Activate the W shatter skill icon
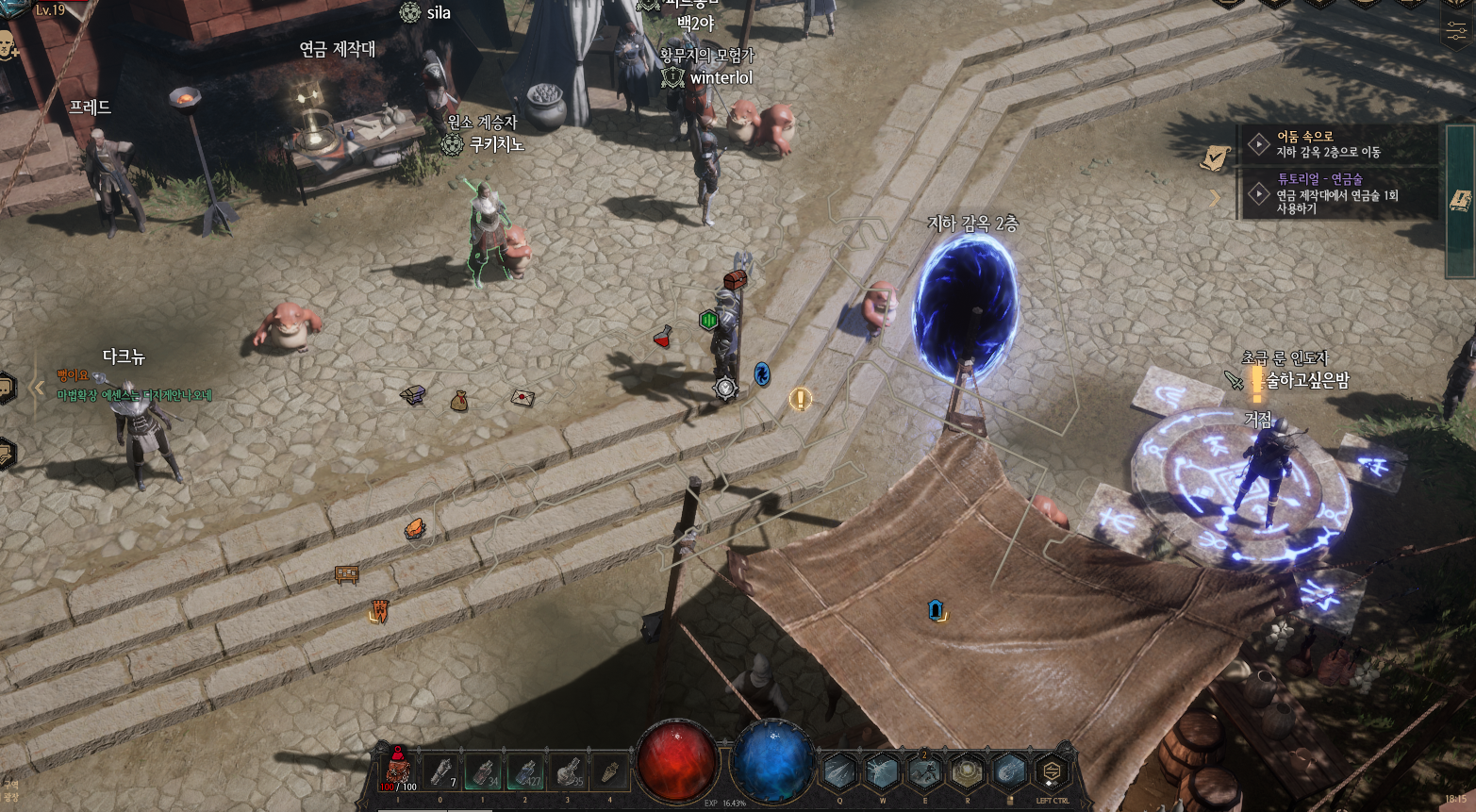The image size is (1476, 812). coord(882,771)
